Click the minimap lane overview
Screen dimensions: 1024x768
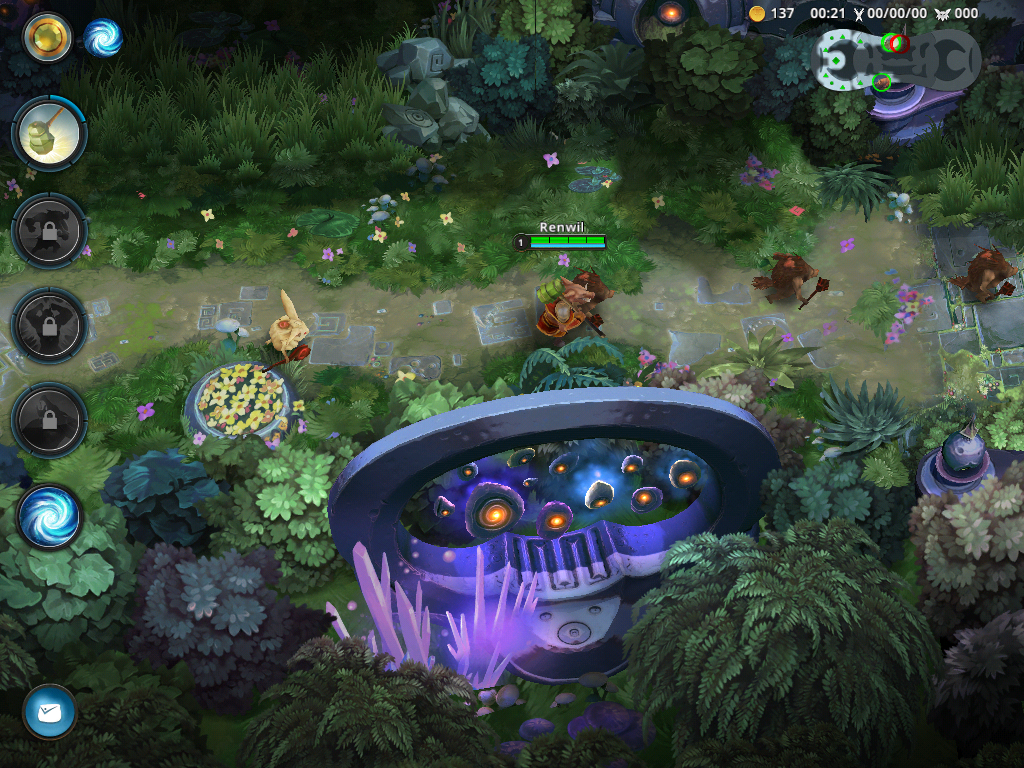(x=898, y=60)
